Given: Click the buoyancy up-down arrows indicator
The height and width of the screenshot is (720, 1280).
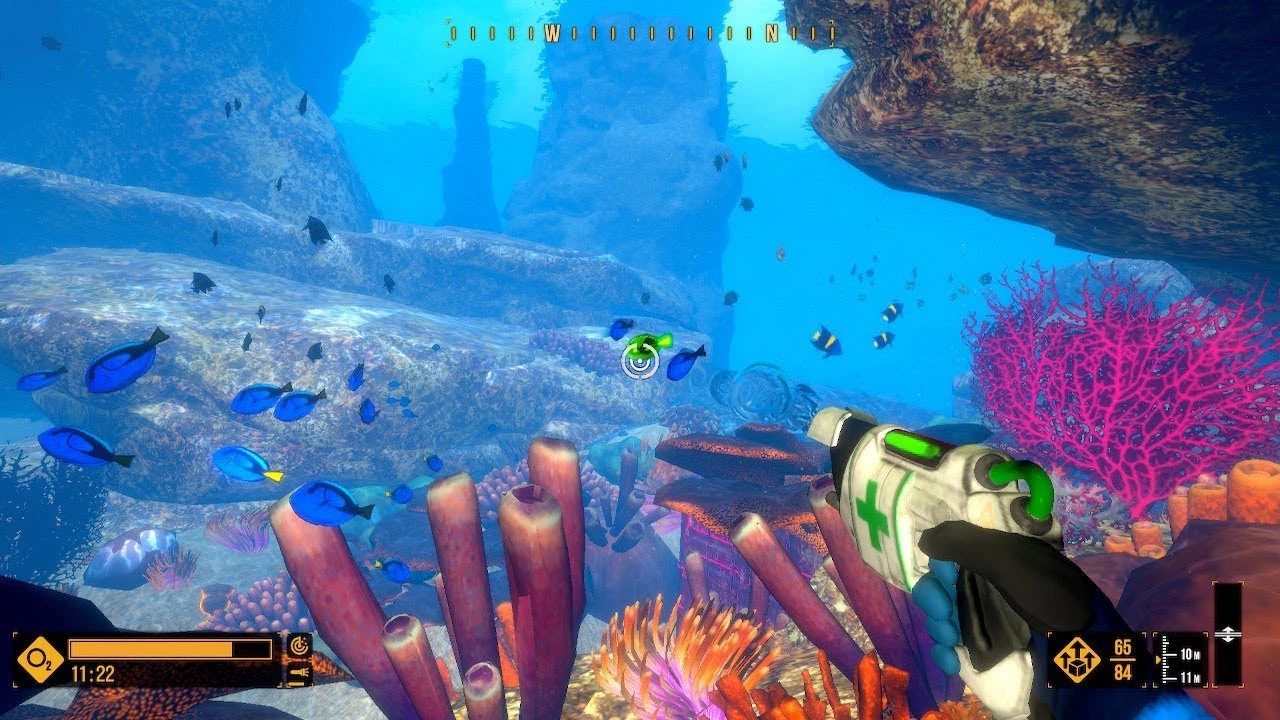Looking at the screenshot, I should pos(1229,633).
